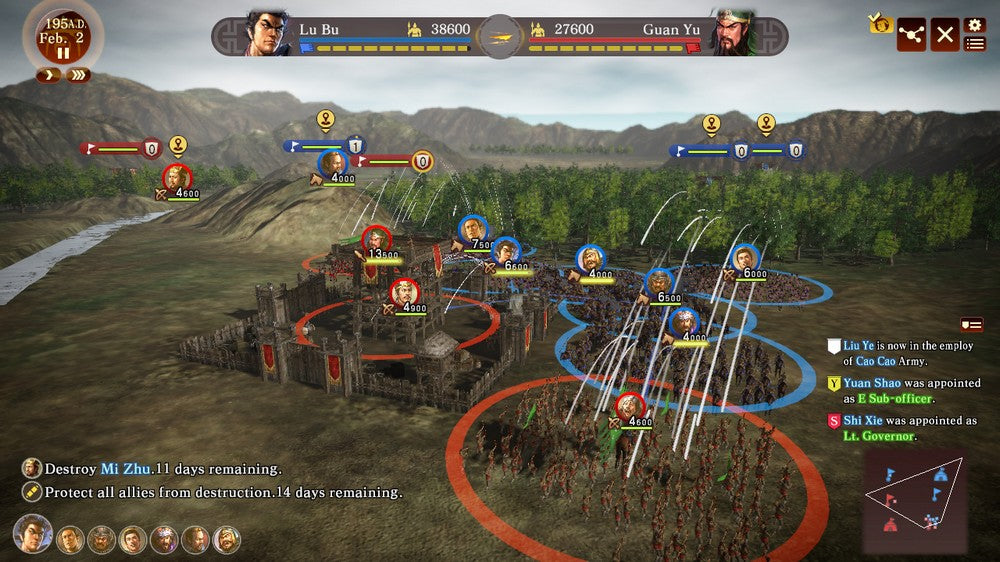Open the gear settings button
Image resolution: width=1000 pixels, height=562 pixels.
(975, 25)
